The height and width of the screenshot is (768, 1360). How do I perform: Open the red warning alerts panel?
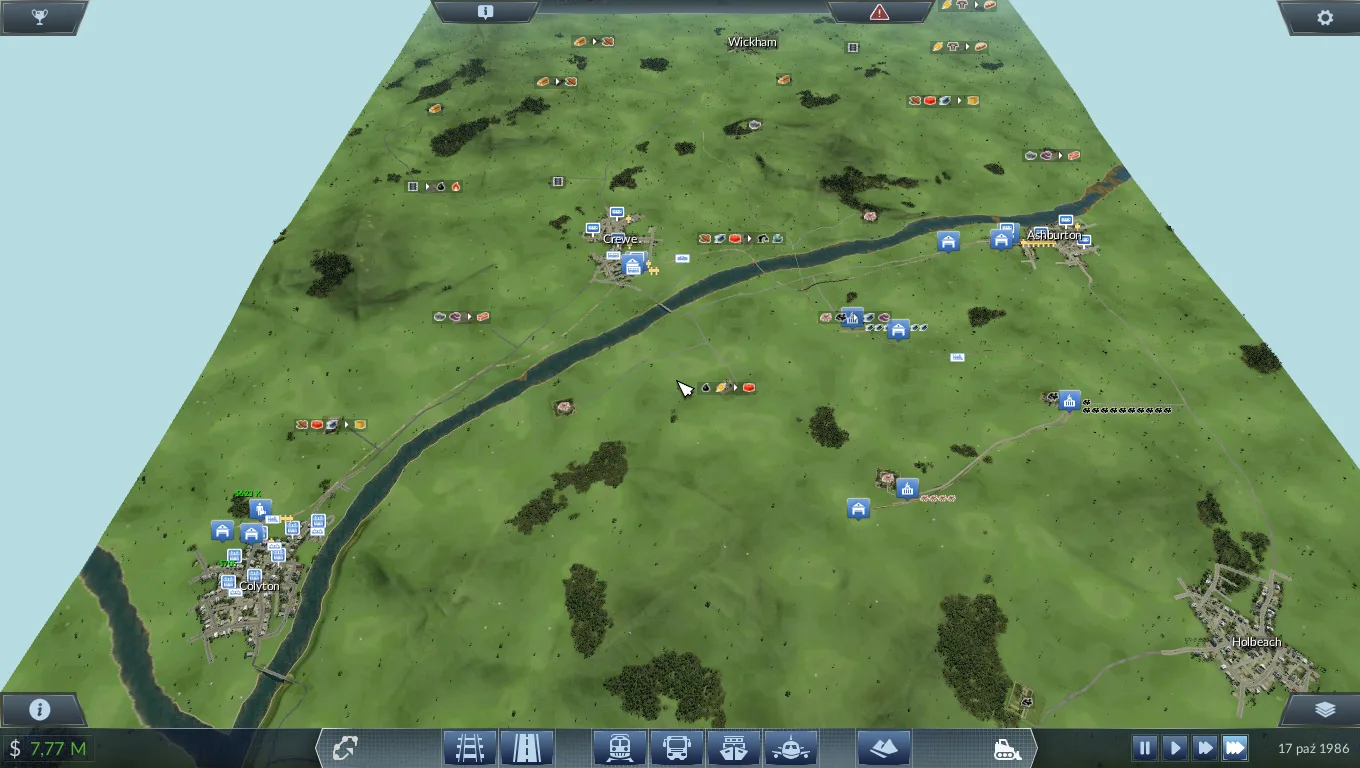879,12
